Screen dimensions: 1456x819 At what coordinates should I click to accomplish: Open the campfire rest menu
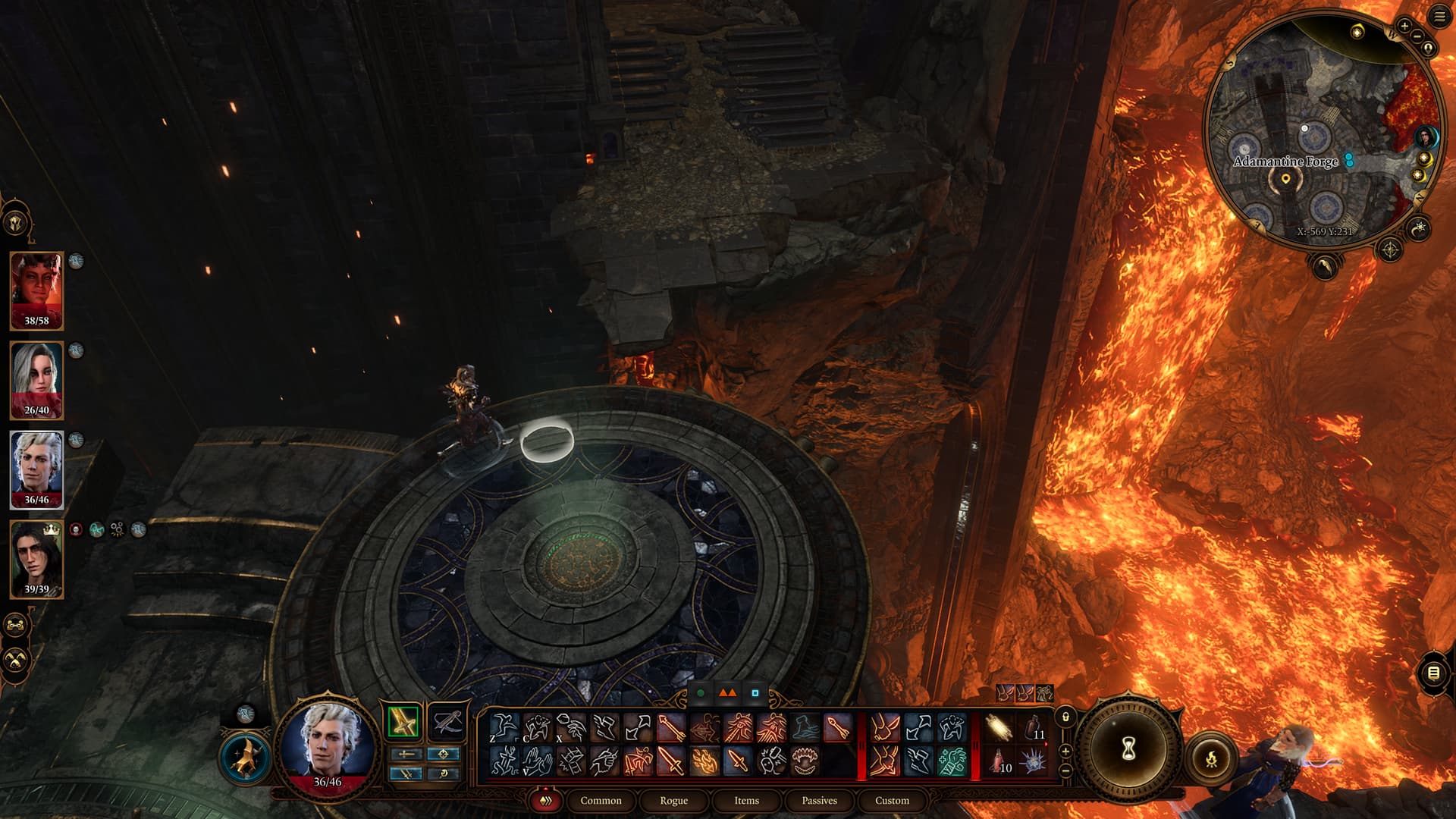(x=1211, y=757)
